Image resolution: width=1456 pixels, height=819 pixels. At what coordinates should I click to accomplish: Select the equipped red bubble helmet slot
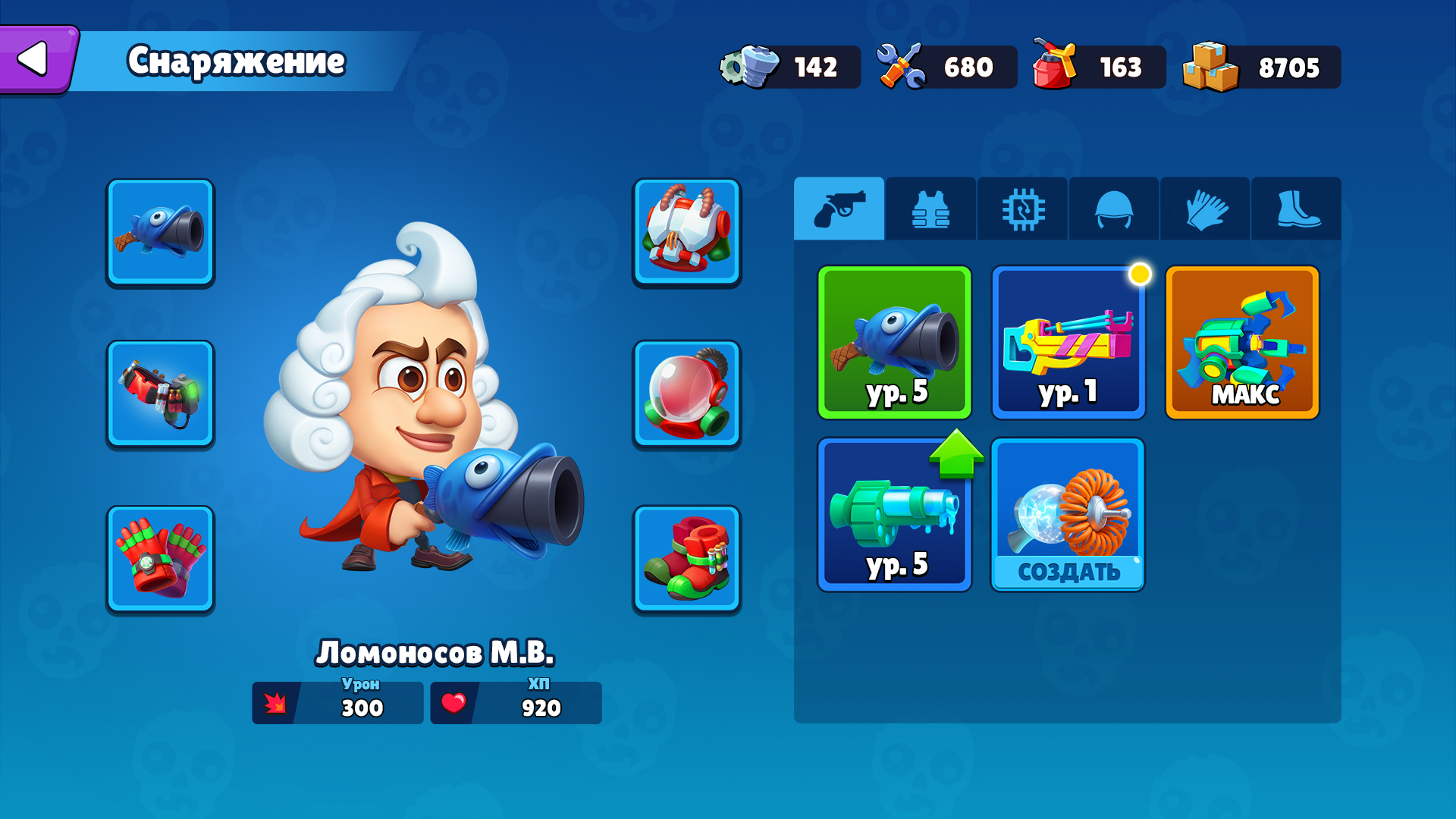(686, 394)
